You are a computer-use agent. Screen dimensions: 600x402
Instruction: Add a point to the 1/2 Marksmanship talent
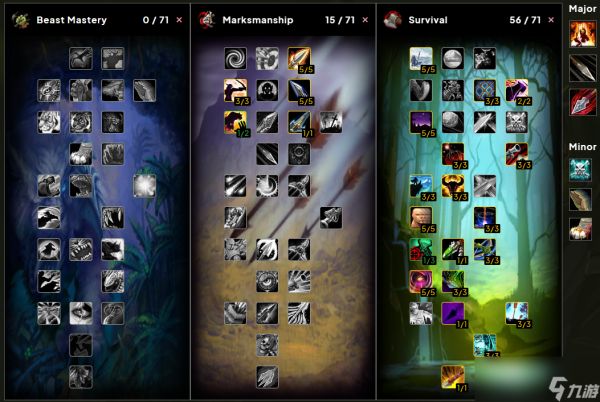tap(236, 122)
